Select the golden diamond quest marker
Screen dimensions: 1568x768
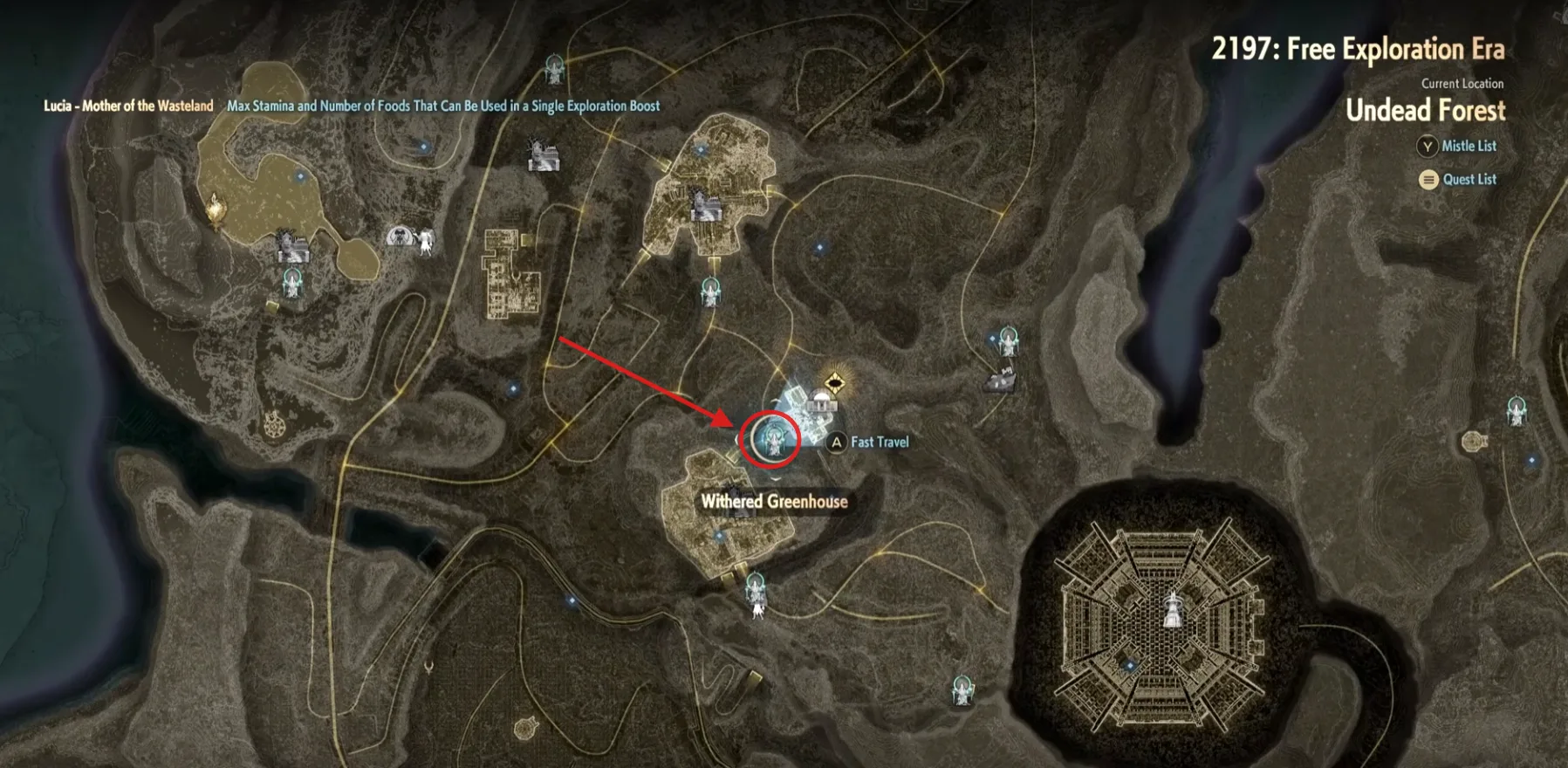pyautogui.click(x=835, y=382)
